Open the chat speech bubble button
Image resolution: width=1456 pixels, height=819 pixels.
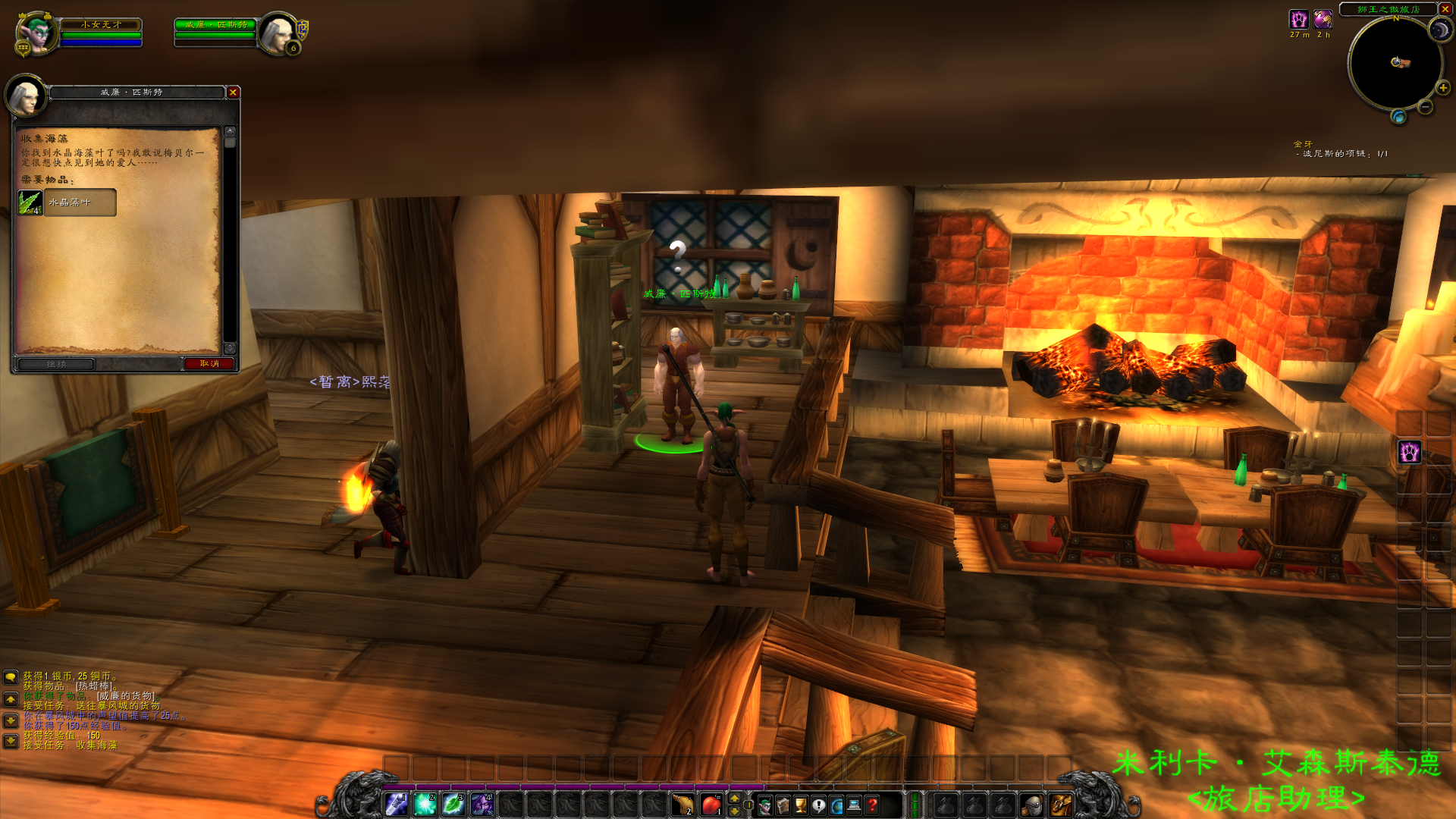click(11, 676)
